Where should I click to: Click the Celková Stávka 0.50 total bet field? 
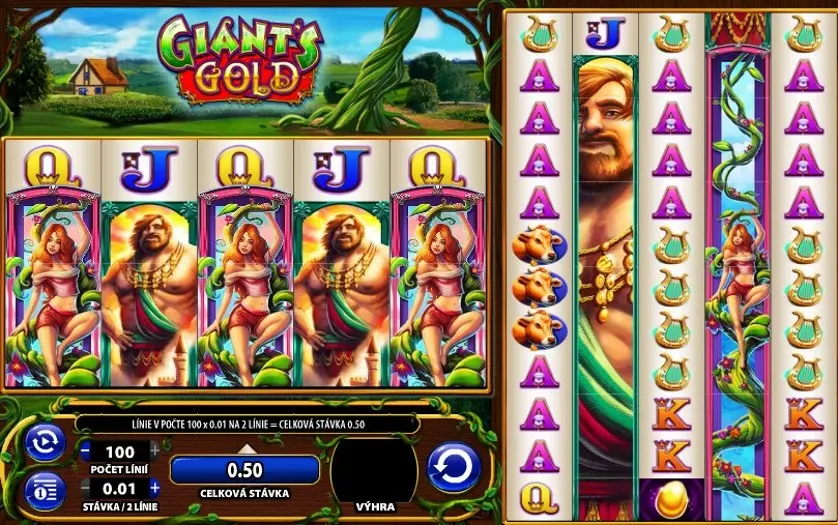[245, 470]
